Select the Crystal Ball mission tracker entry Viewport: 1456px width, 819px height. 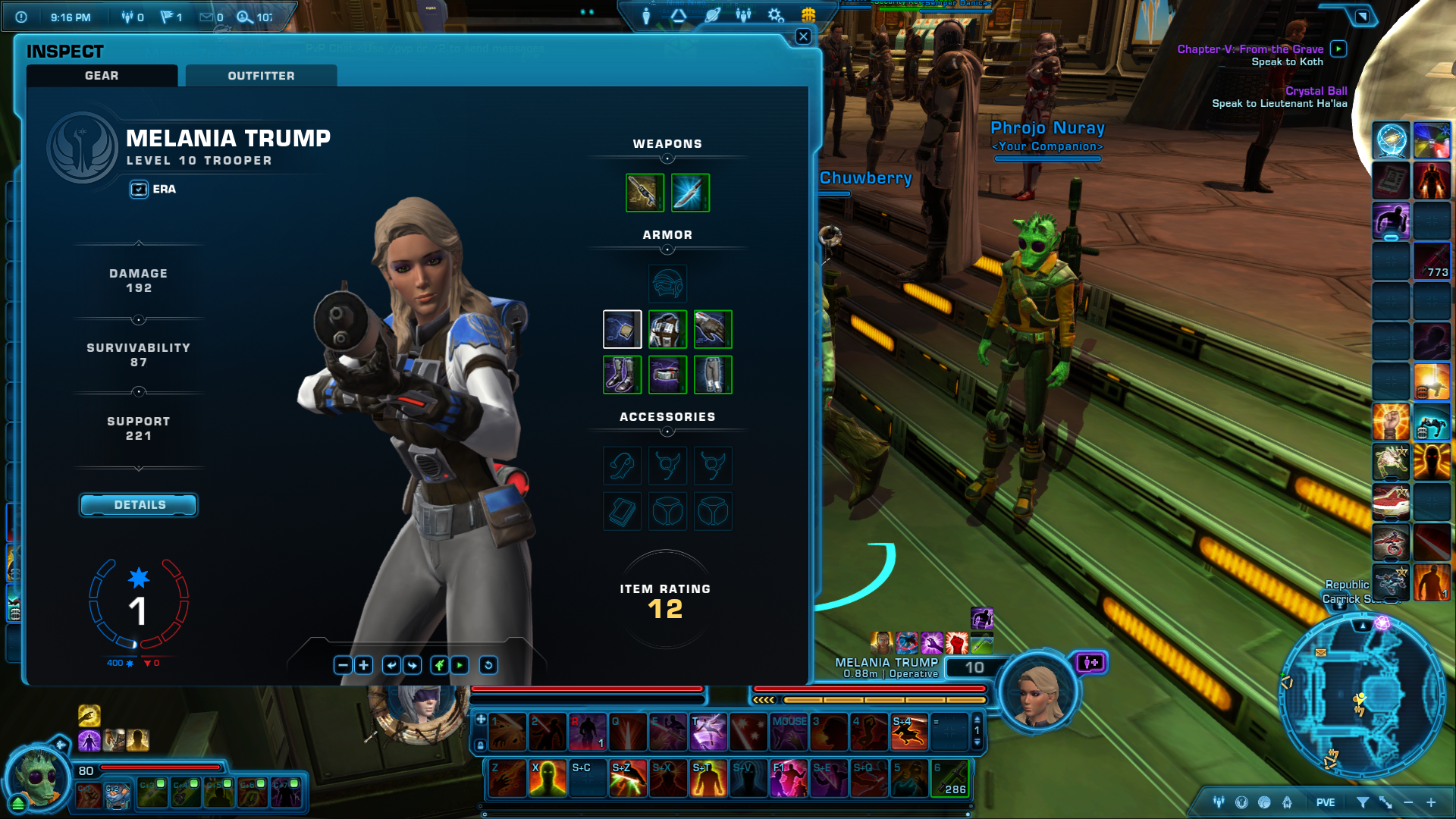pos(1316,91)
